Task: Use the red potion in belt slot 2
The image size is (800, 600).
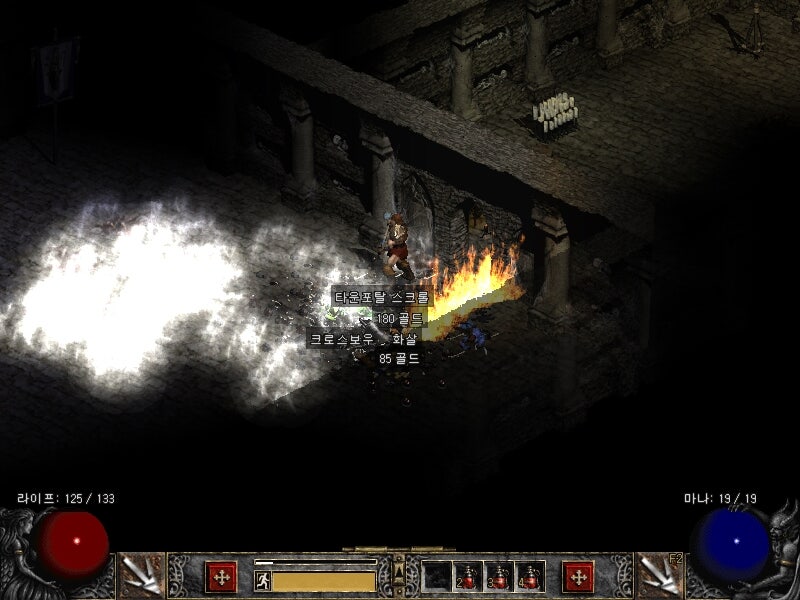Action: tap(468, 576)
